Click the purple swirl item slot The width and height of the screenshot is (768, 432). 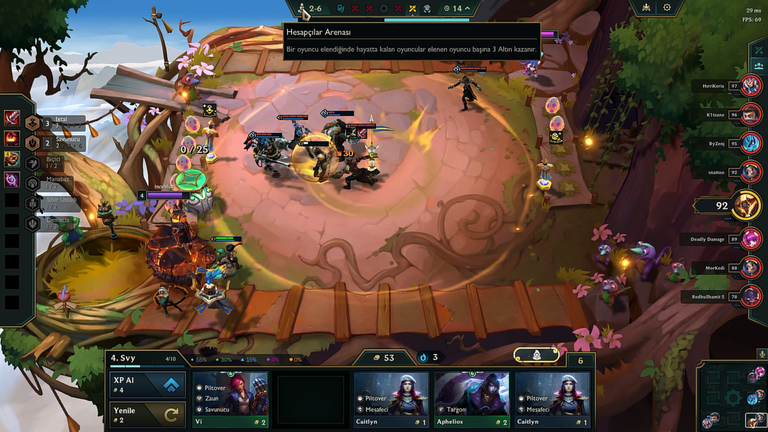coord(11,179)
